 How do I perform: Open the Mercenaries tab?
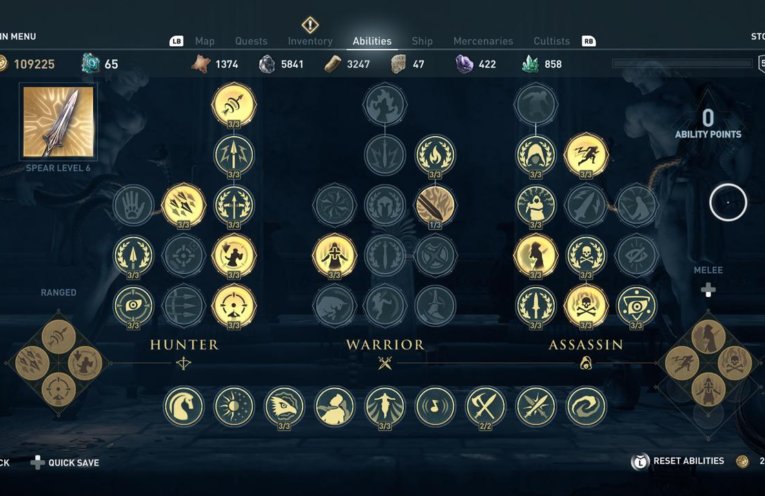point(483,41)
